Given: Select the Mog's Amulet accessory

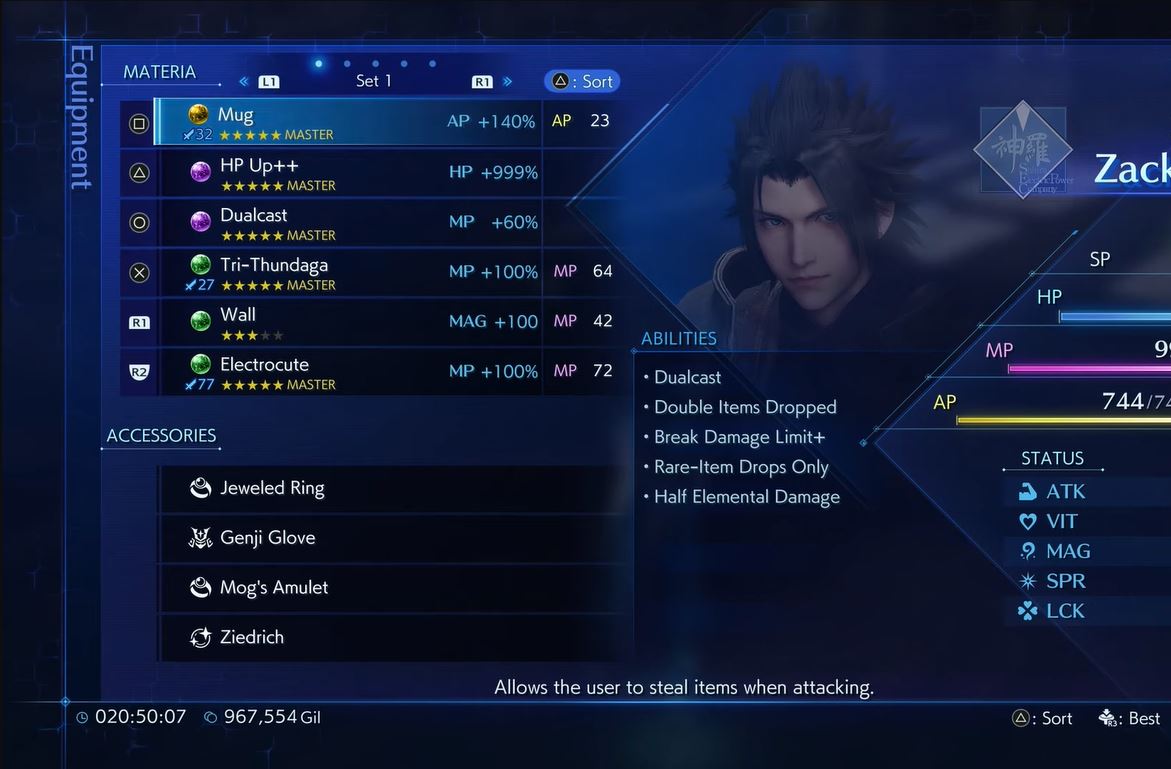Looking at the screenshot, I should (395, 588).
